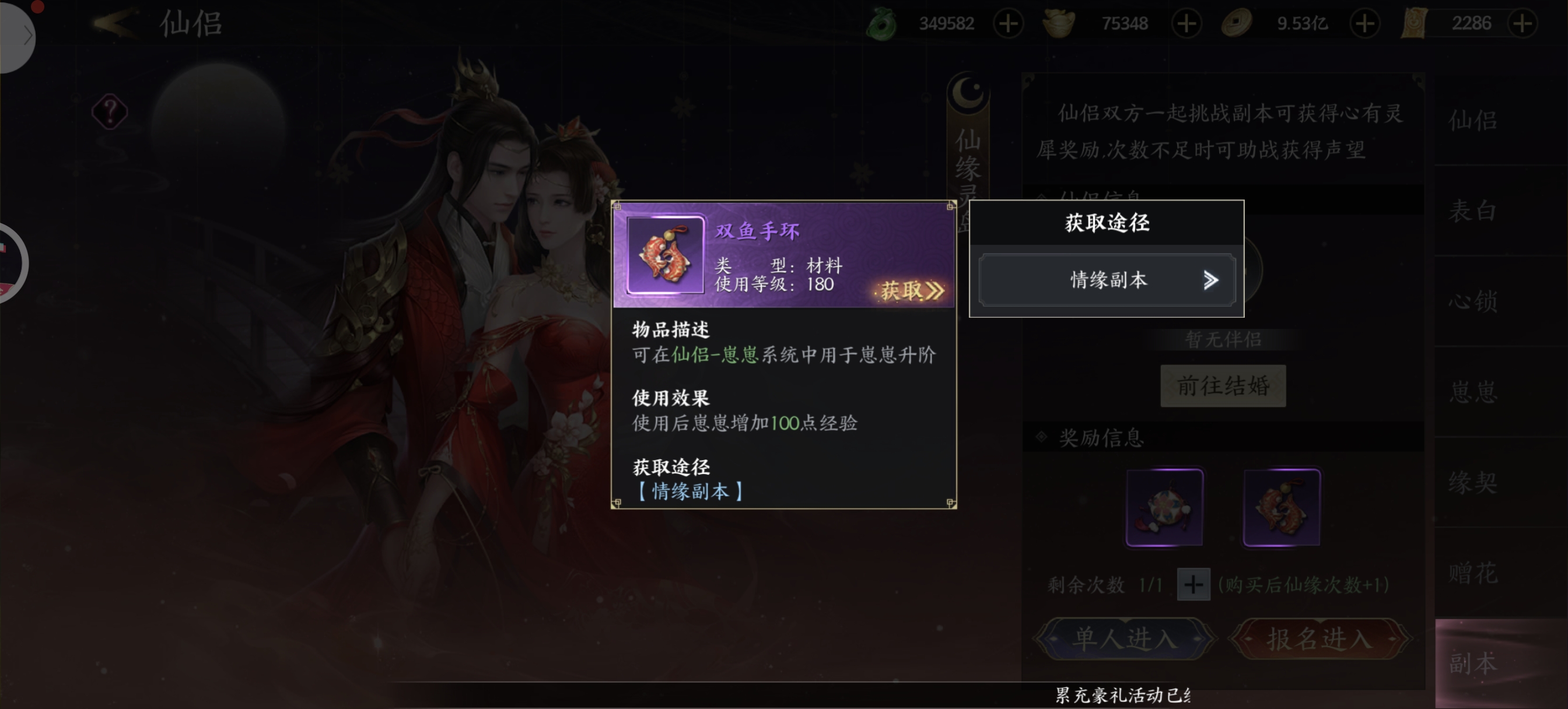Select the 赠花 tab
1568x709 pixels.
point(1472,573)
